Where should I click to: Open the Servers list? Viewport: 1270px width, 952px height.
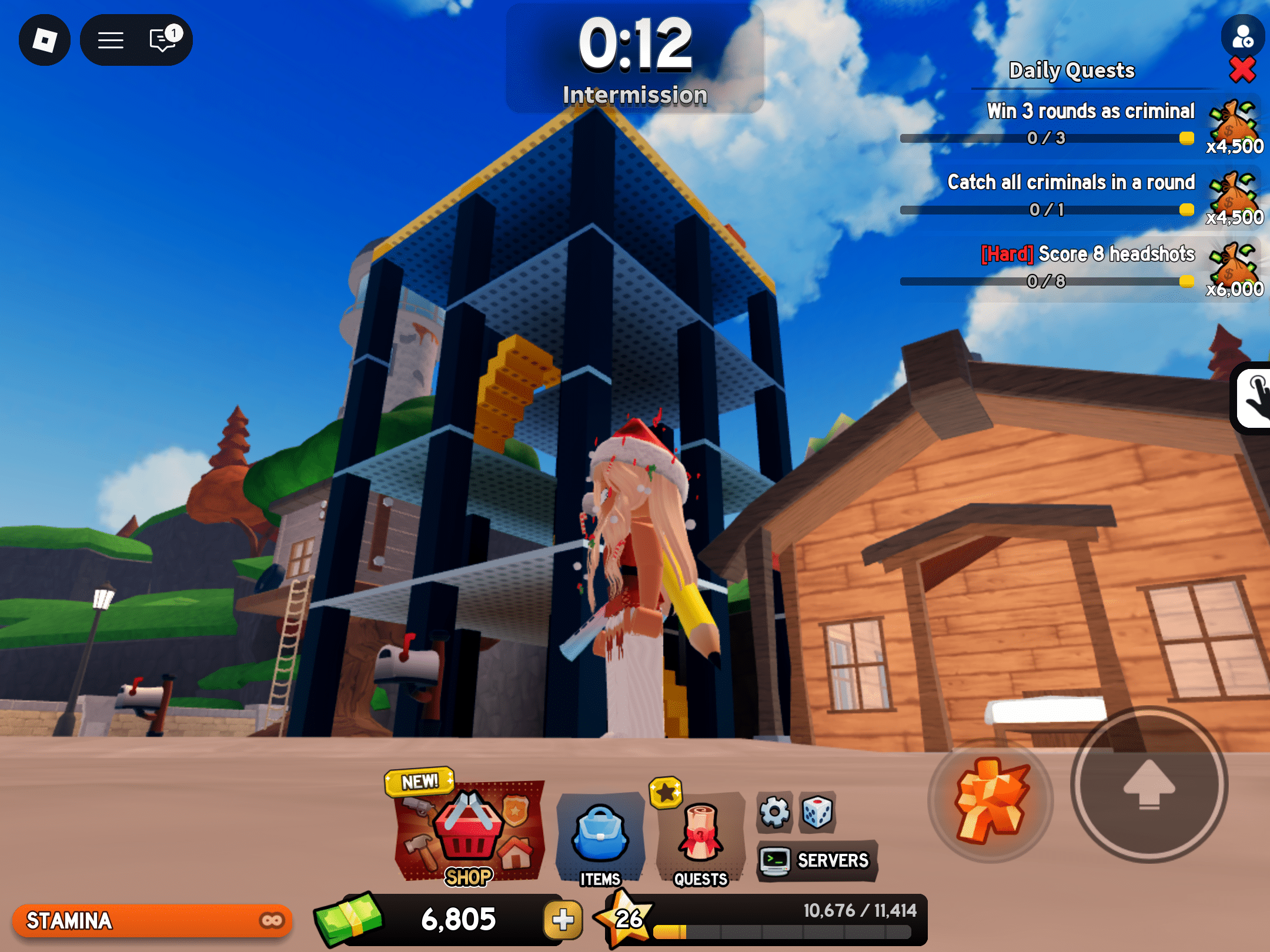coord(817,860)
